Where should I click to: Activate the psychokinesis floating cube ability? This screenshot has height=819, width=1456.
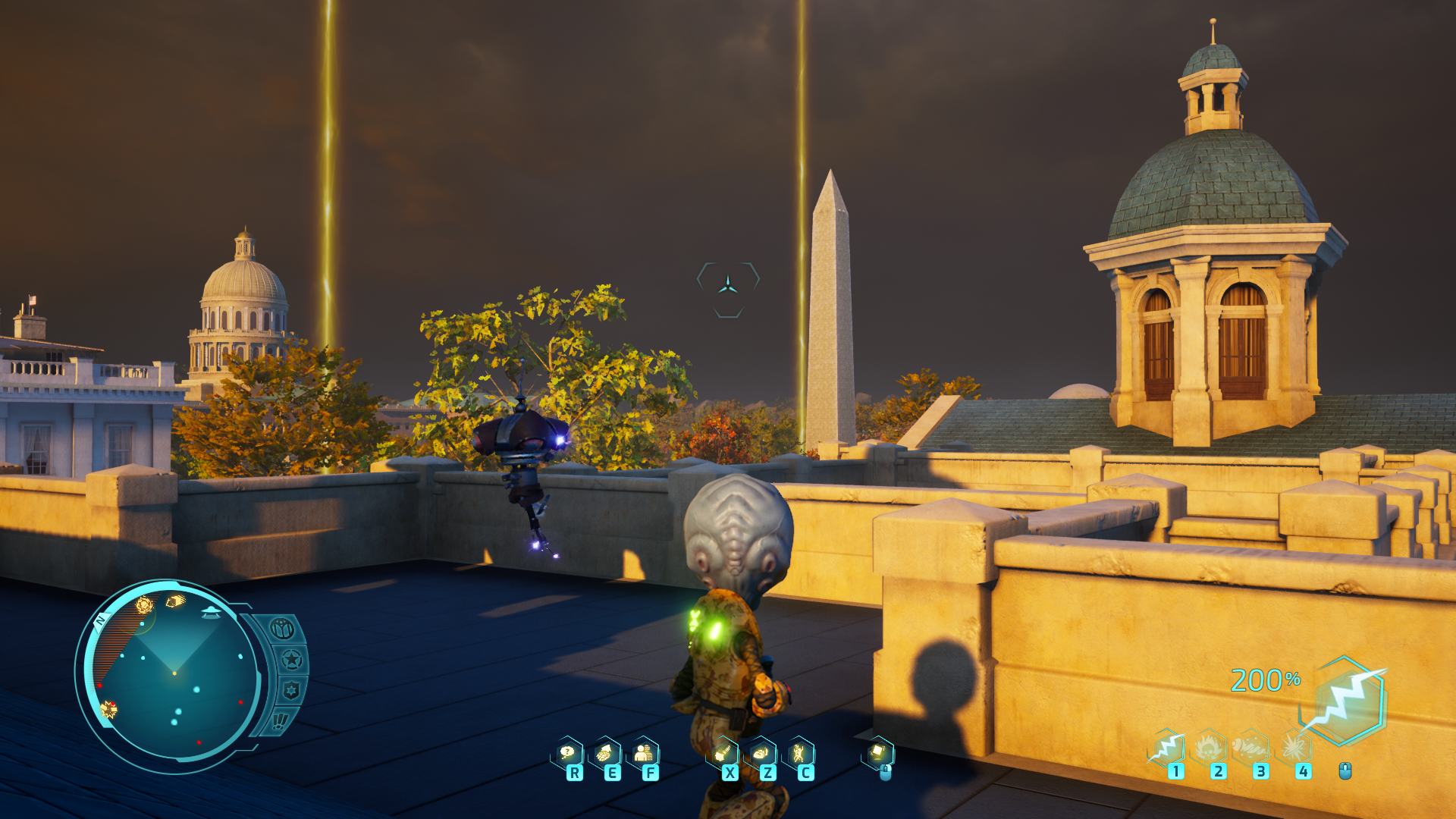[877, 752]
